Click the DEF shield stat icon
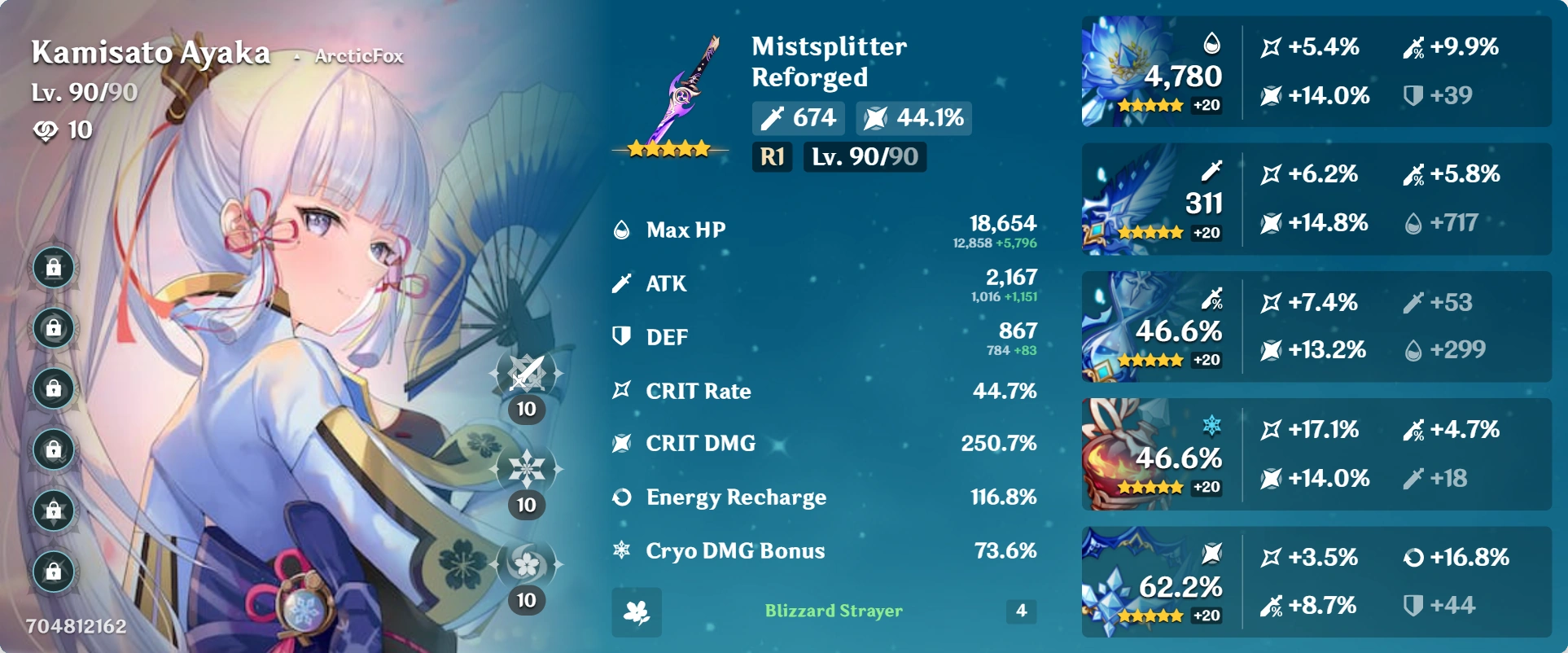 click(x=620, y=336)
